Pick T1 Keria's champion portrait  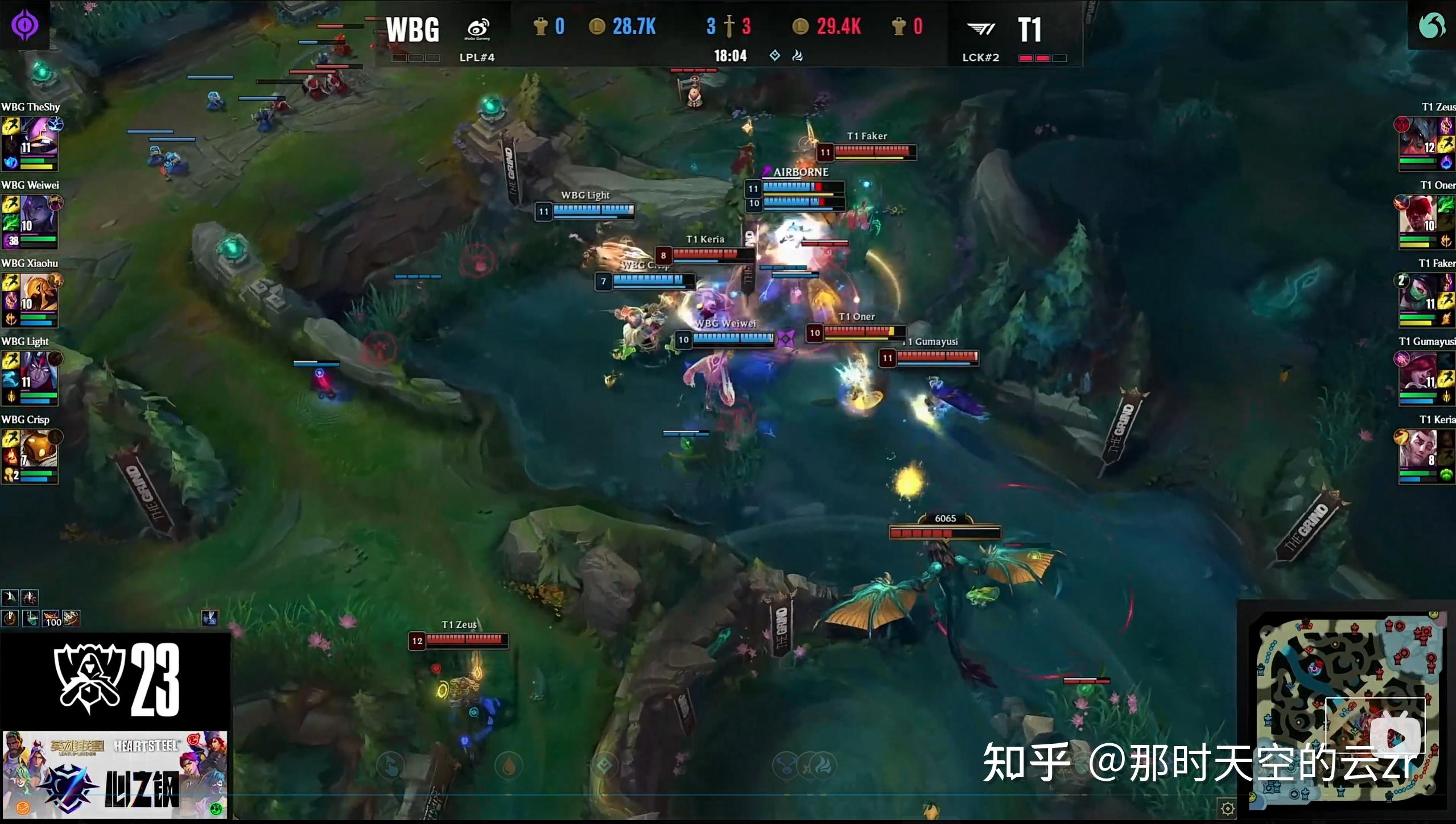1417,449
